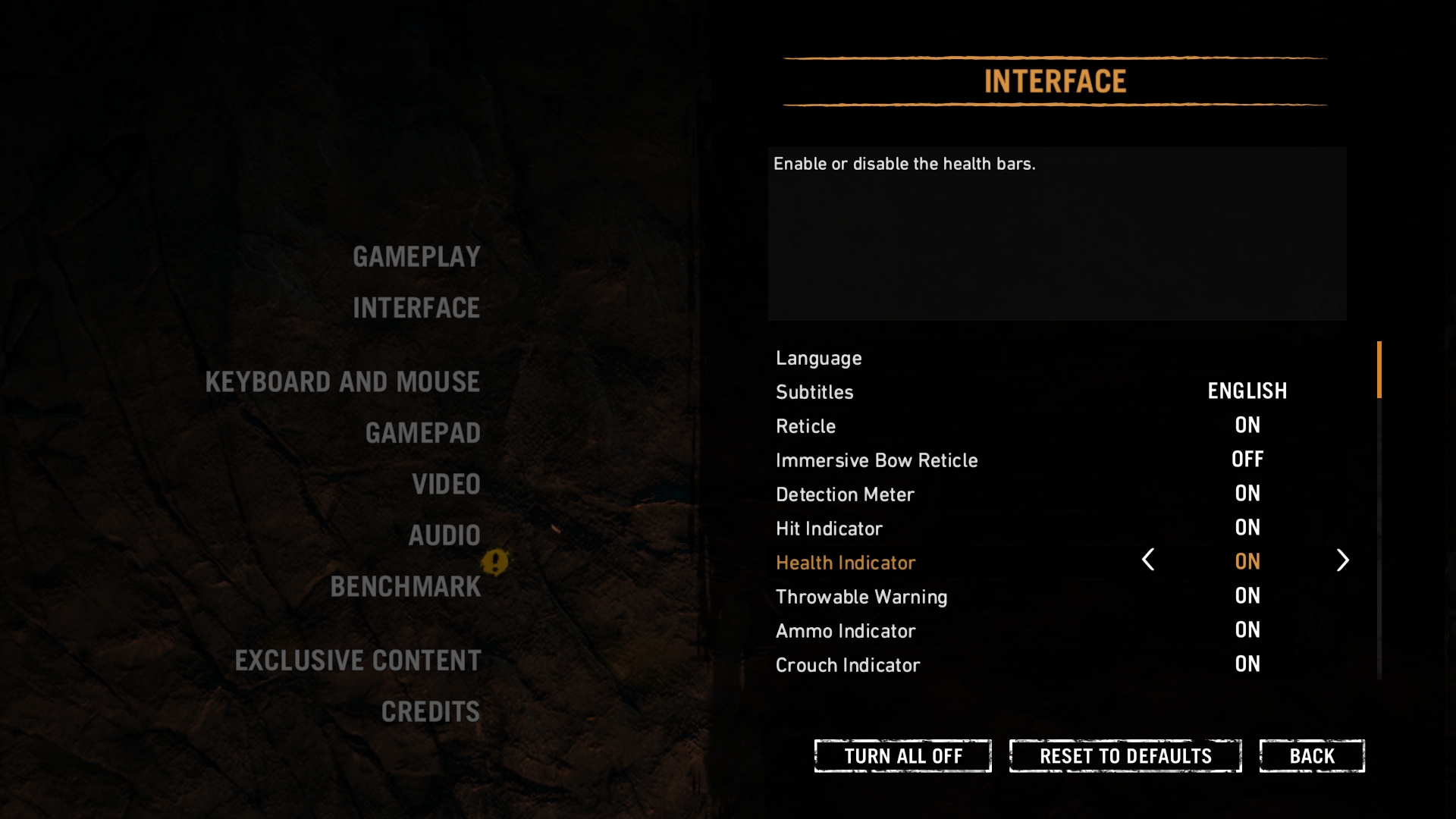The image size is (1456, 819).
Task: Launch the Benchmark option
Action: (x=406, y=587)
